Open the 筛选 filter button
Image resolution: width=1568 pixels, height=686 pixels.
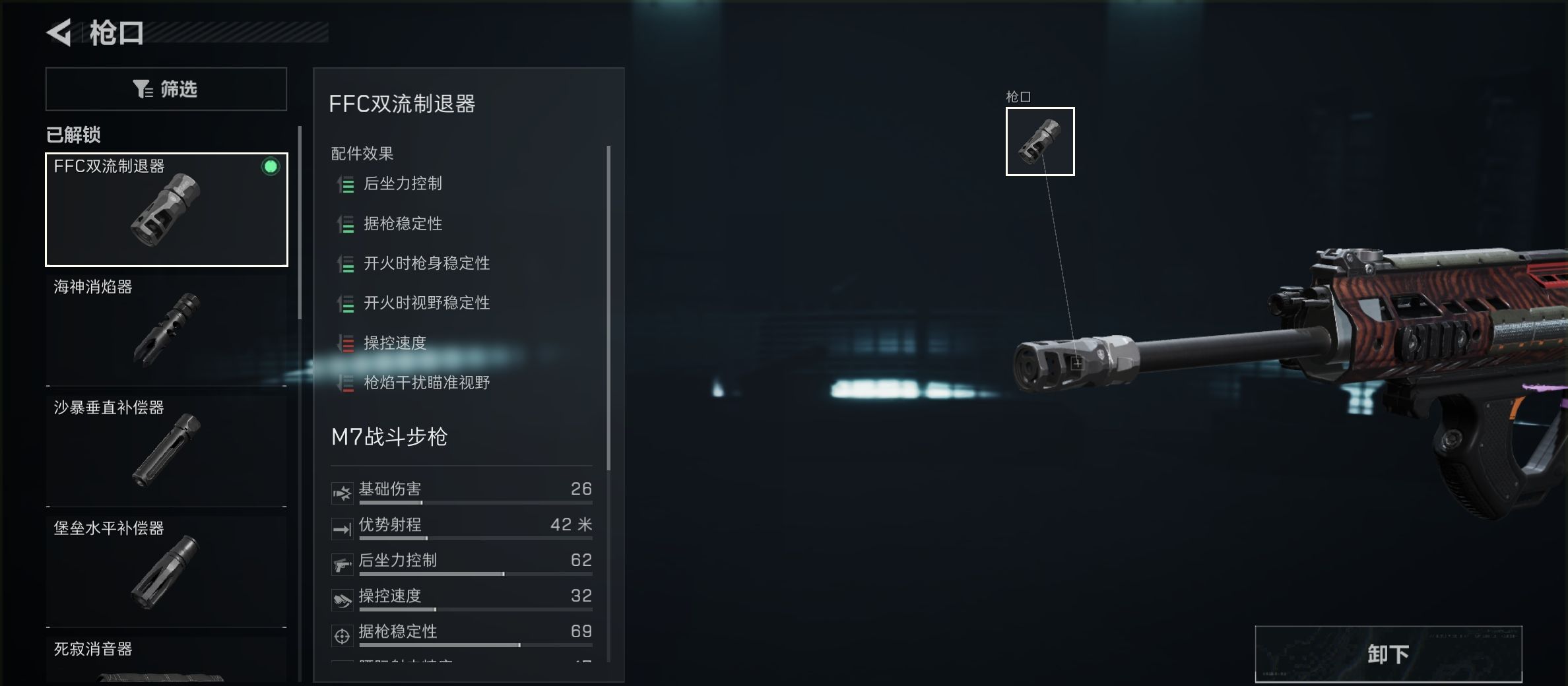coord(165,88)
